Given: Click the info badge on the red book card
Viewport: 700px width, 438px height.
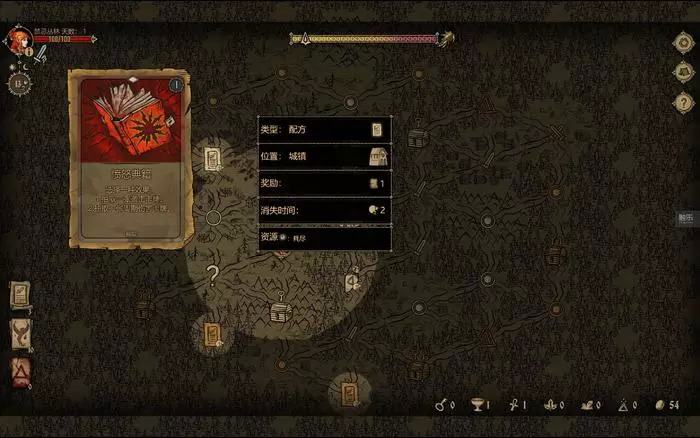Looking at the screenshot, I should (x=176, y=85).
